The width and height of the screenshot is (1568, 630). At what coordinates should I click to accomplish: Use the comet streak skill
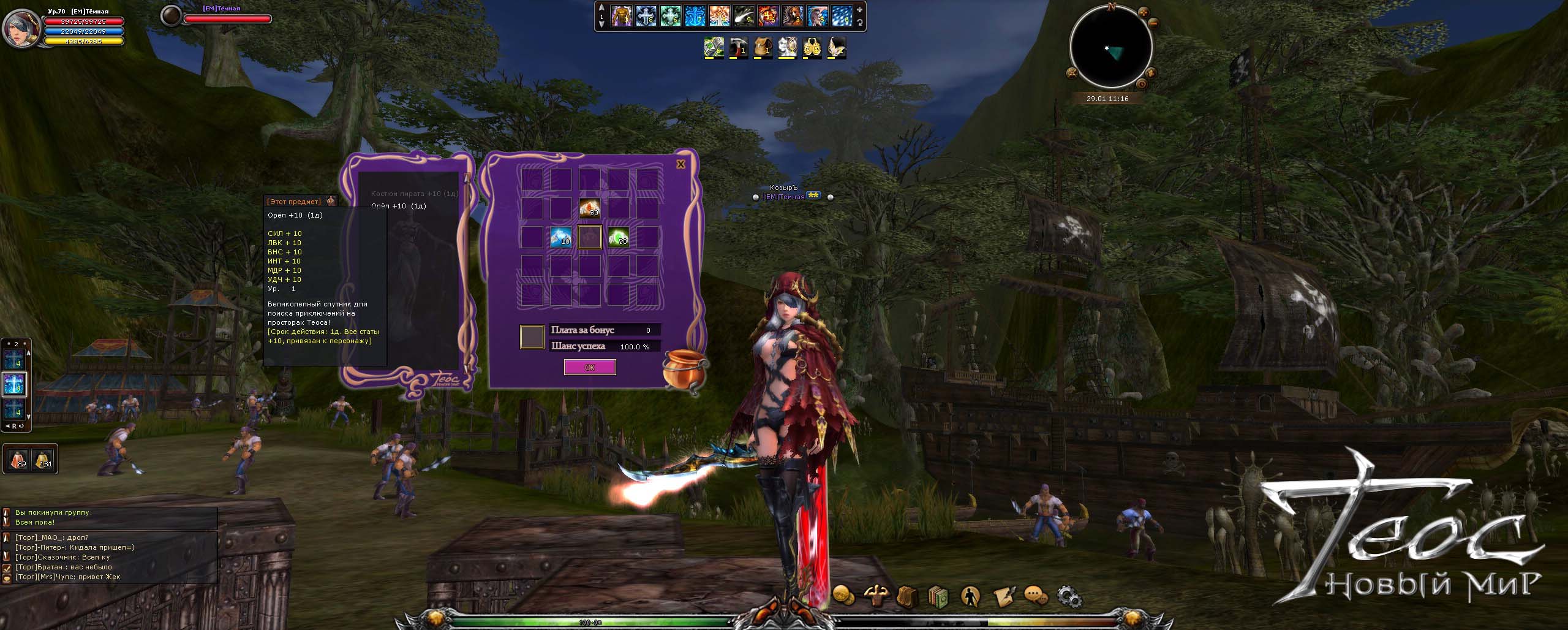744,15
